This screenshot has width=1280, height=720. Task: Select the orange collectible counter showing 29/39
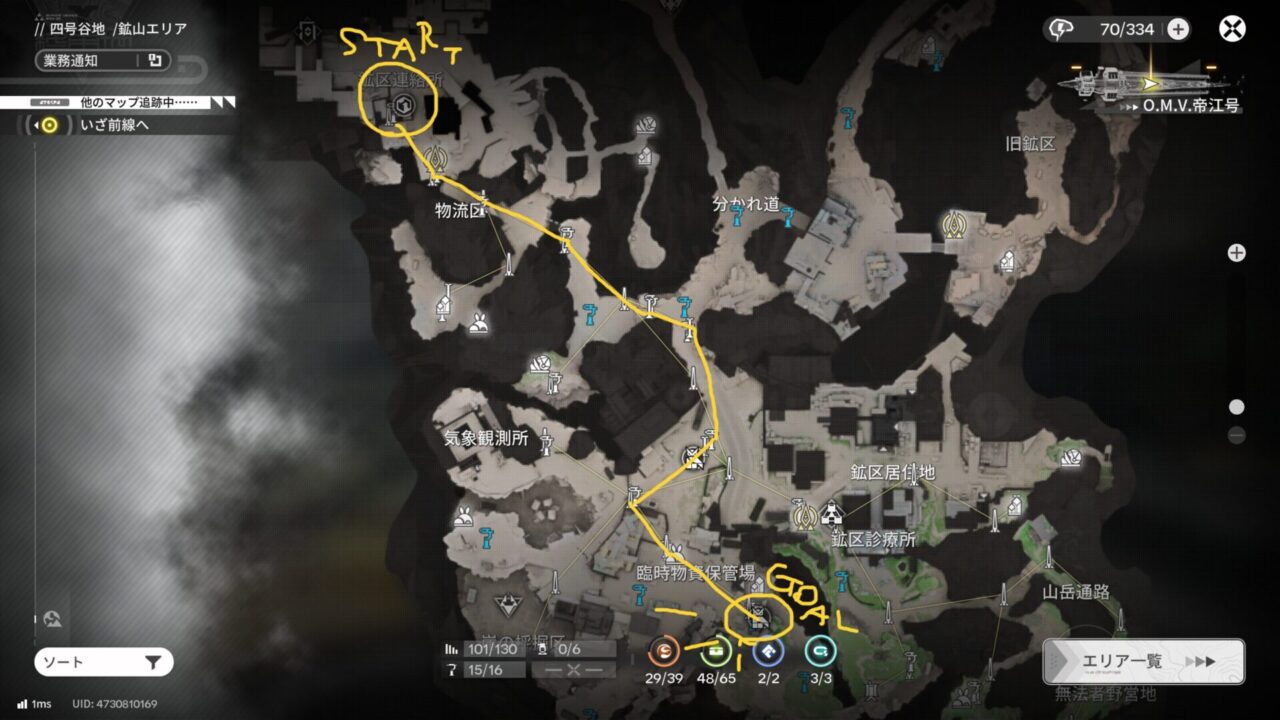pyautogui.click(x=664, y=652)
